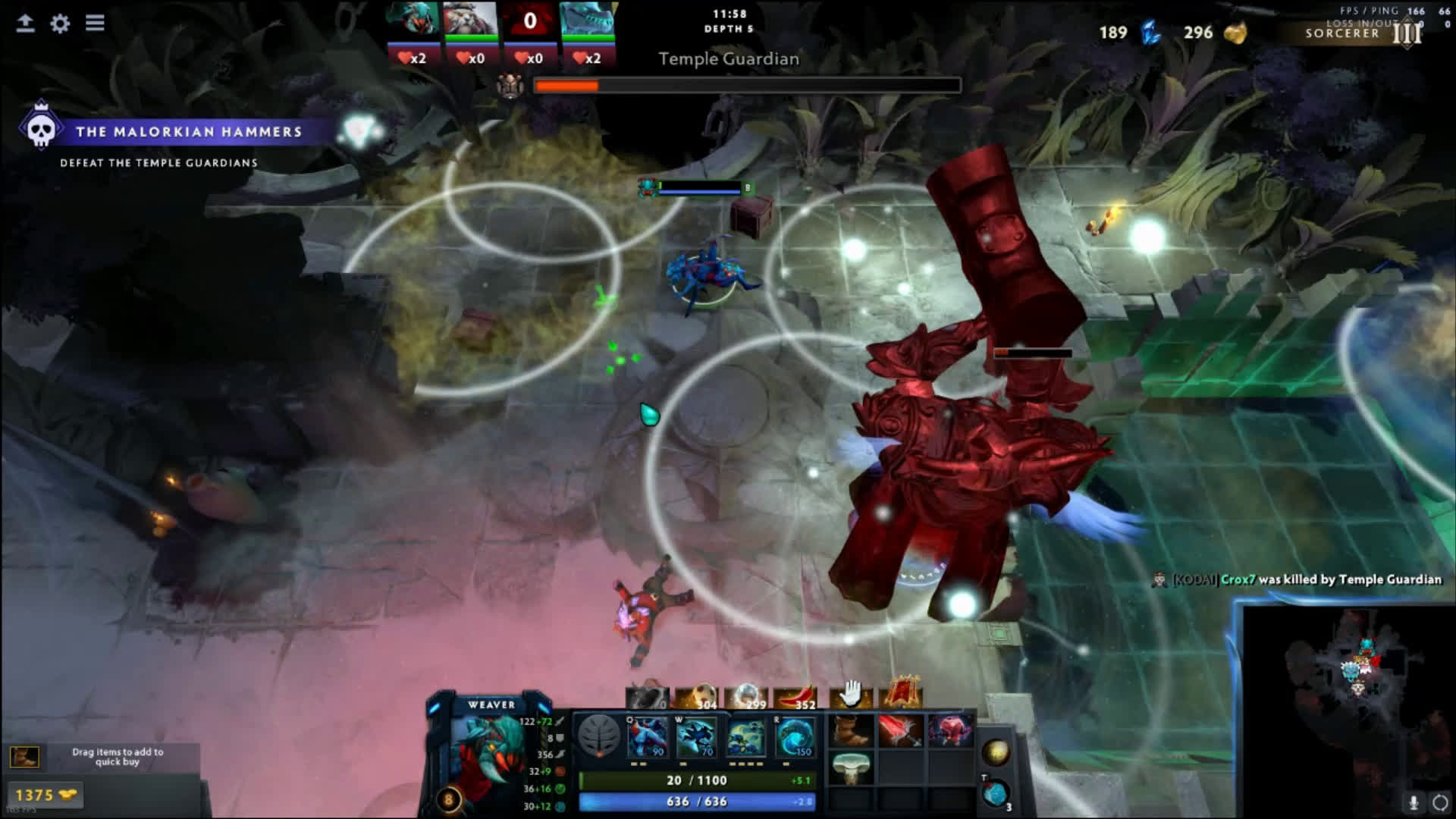Activate Weaver's The Swarm ability
This screenshot has width=1456, height=819.
pyautogui.click(x=647, y=737)
